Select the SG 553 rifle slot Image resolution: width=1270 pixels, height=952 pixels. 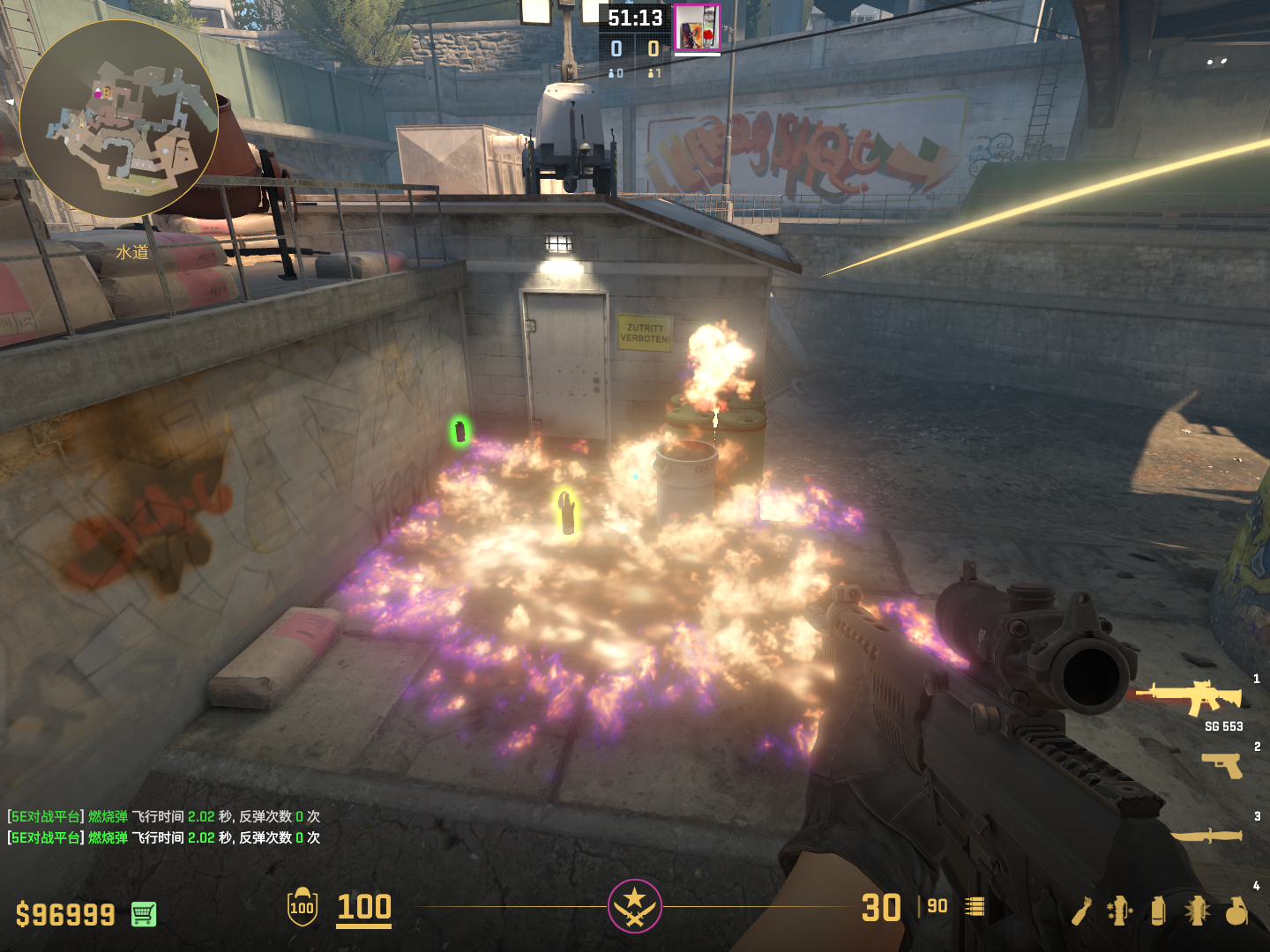pyautogui.click(x=1191, y=698)
